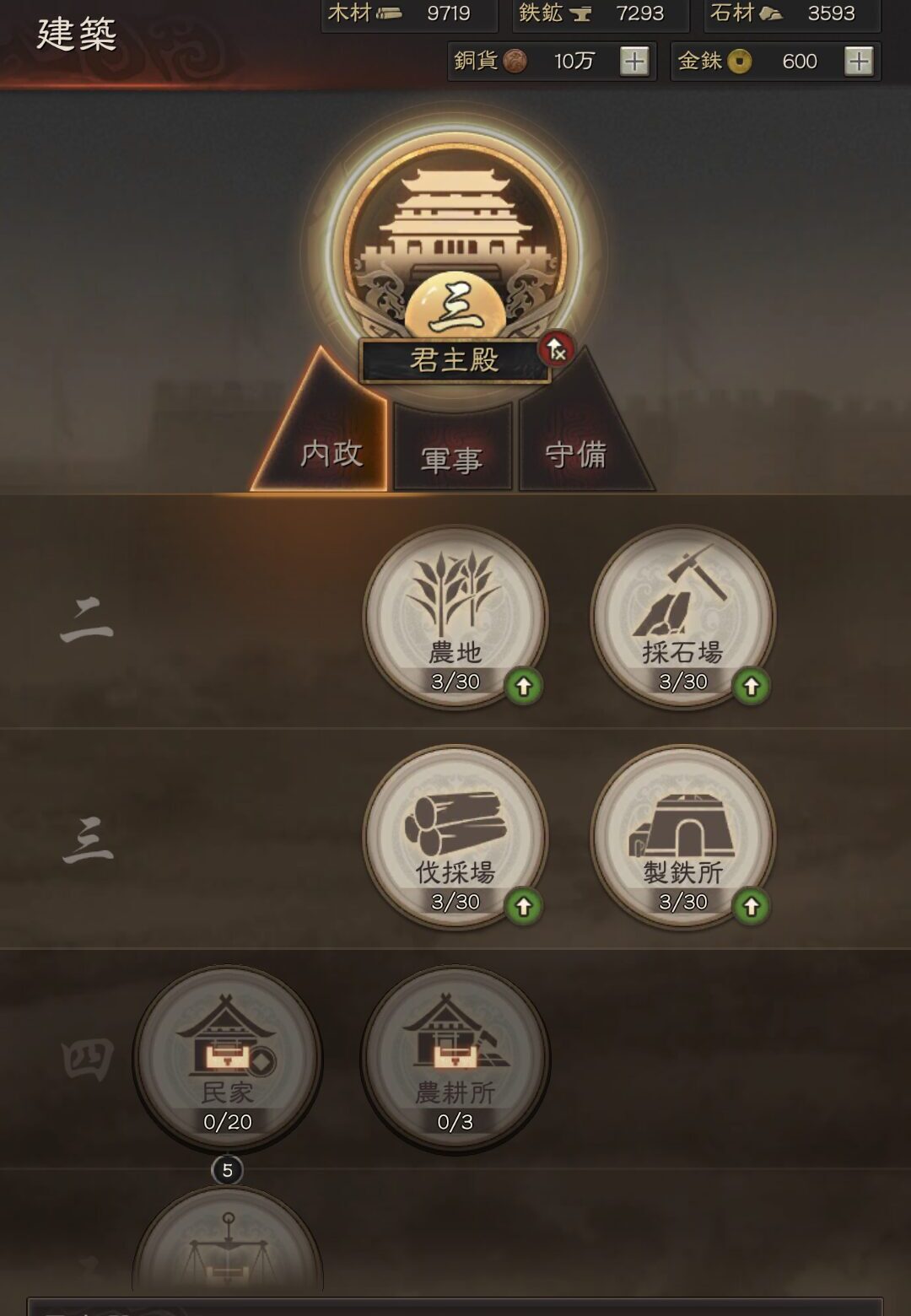
Task: Open the 製鉄所 building
Action: [x=682, y=837]
